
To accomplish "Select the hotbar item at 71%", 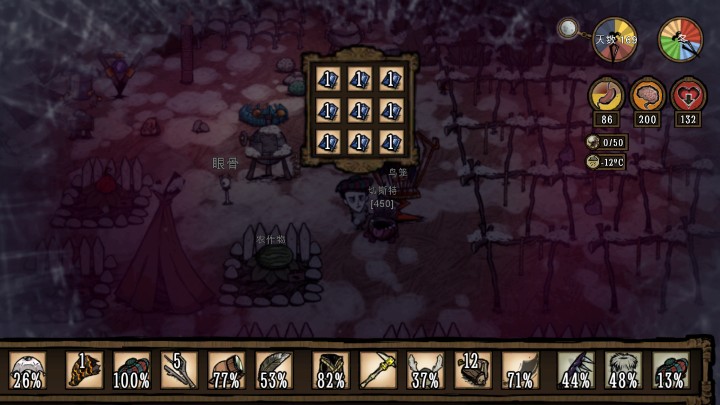I will (520, 370).
